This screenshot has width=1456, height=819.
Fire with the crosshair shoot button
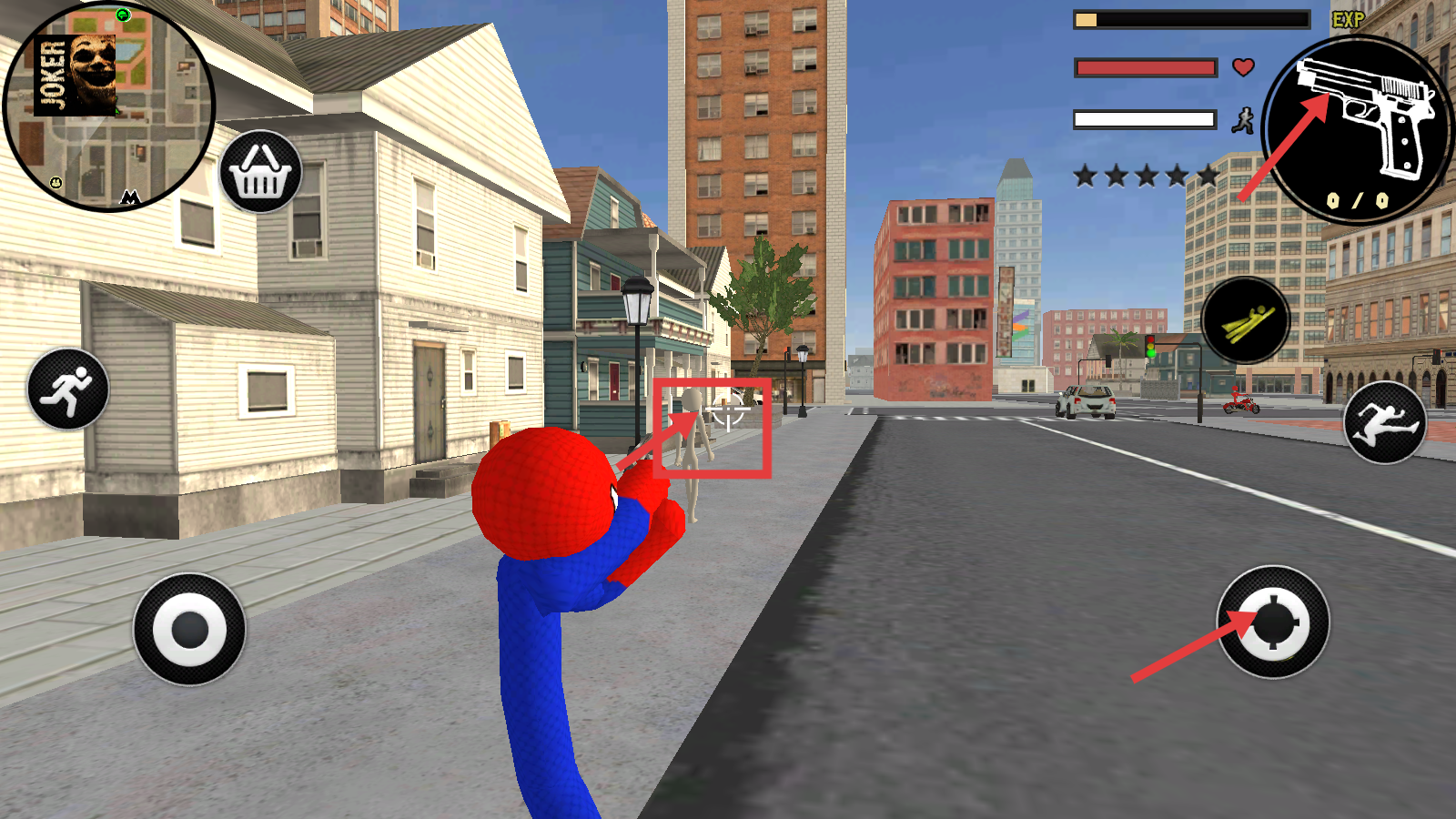coord(1273,622)
